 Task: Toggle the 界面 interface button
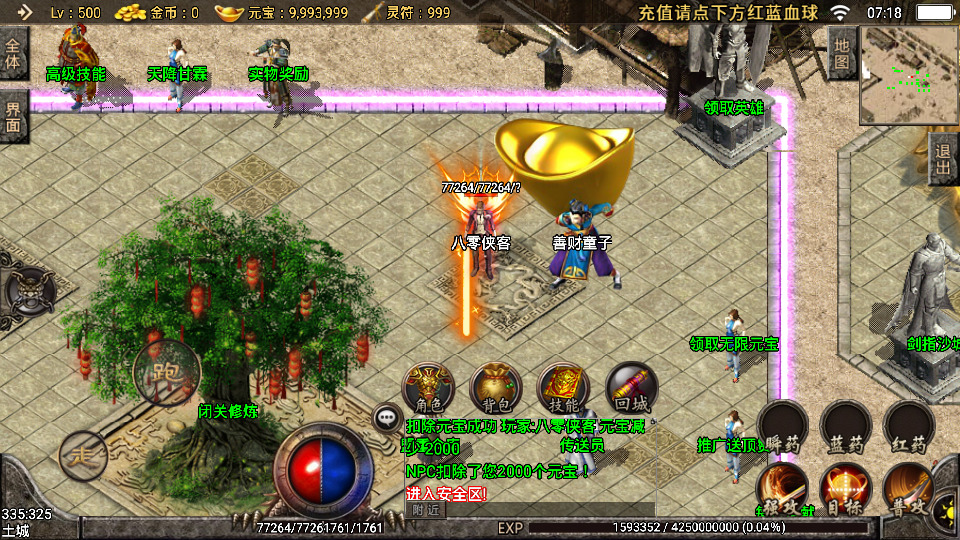coord(14,115)
